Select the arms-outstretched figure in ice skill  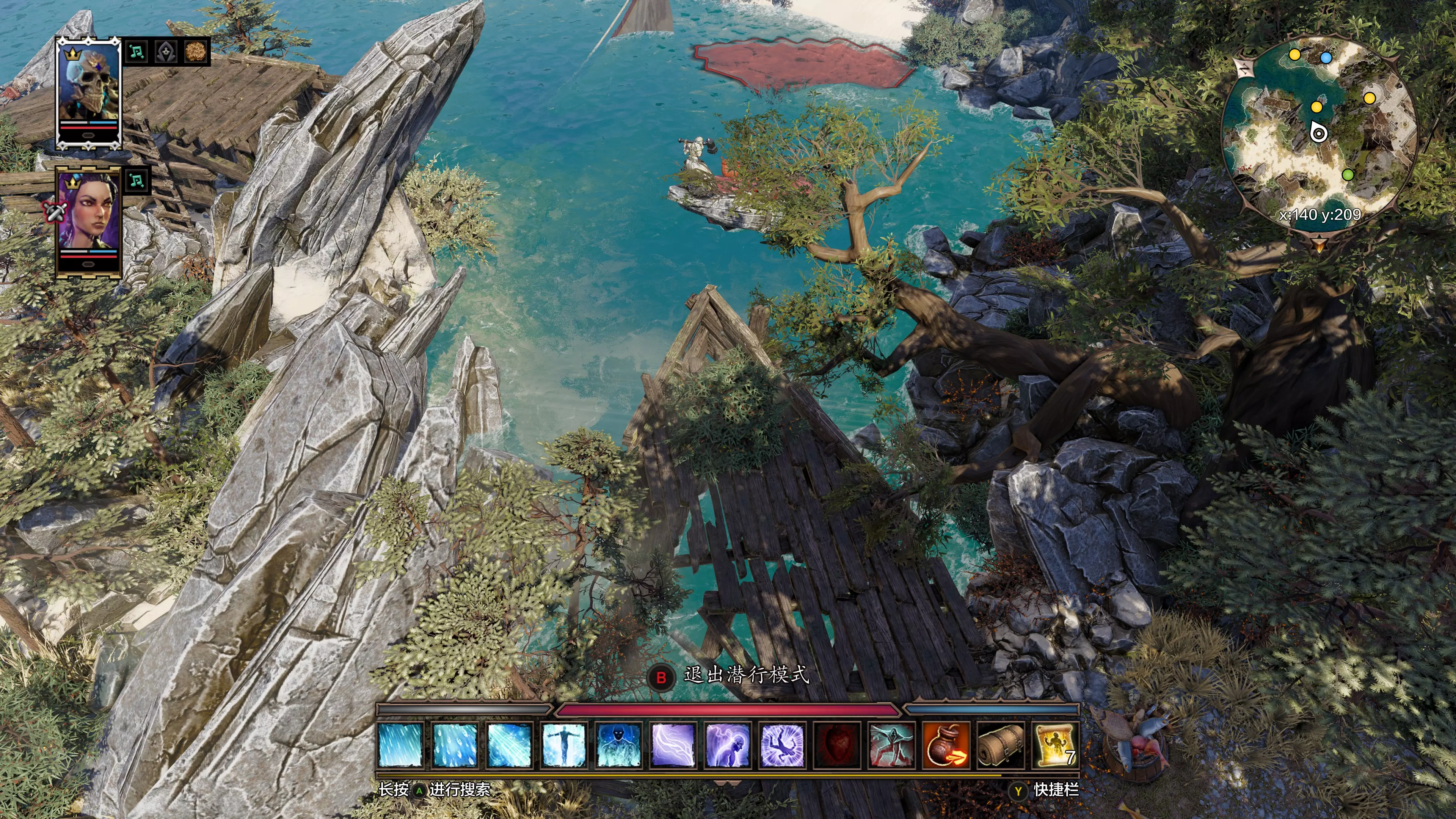[563, 745]
